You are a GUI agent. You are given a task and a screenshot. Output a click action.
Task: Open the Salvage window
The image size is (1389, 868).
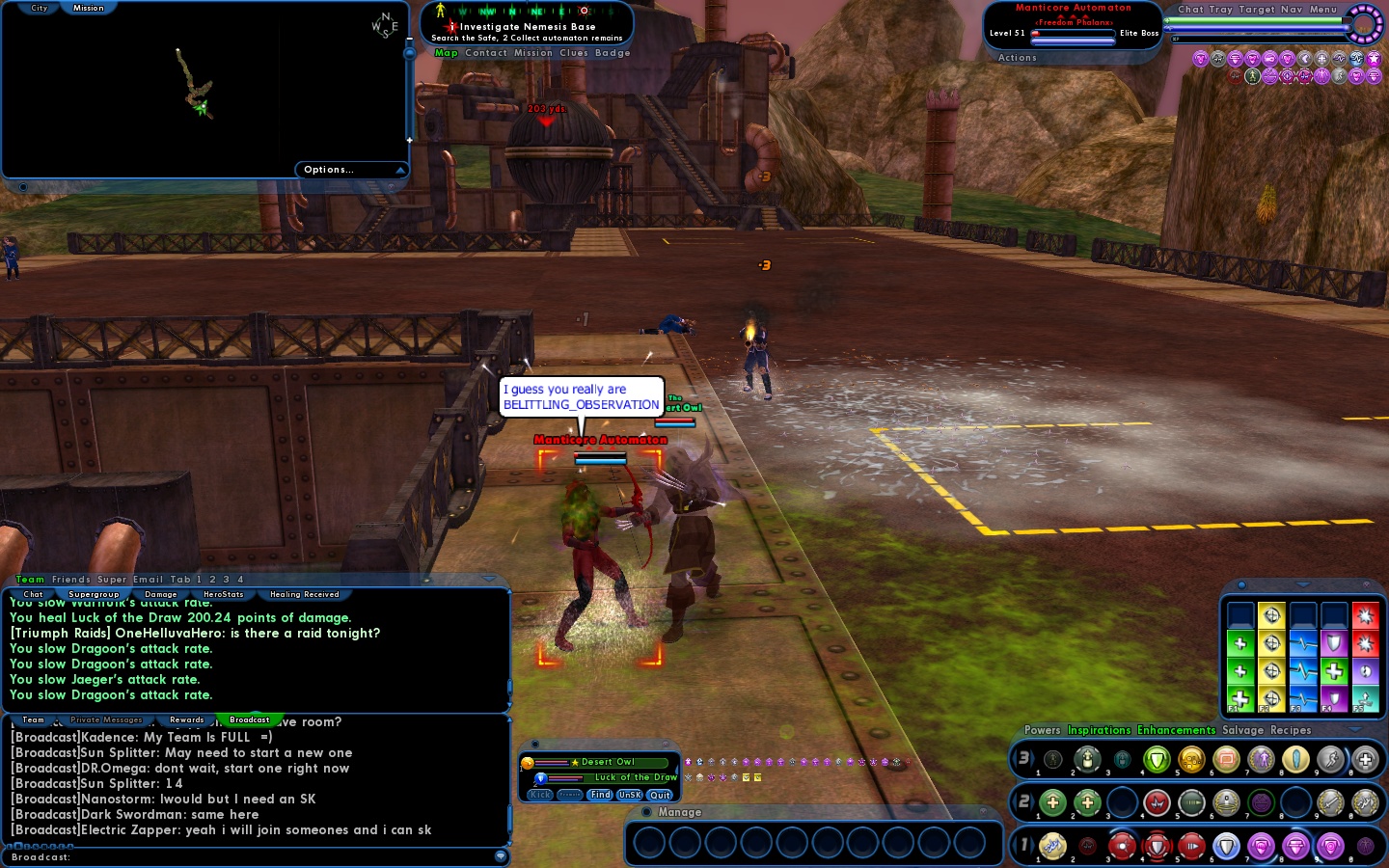[x=1242, y=730]
